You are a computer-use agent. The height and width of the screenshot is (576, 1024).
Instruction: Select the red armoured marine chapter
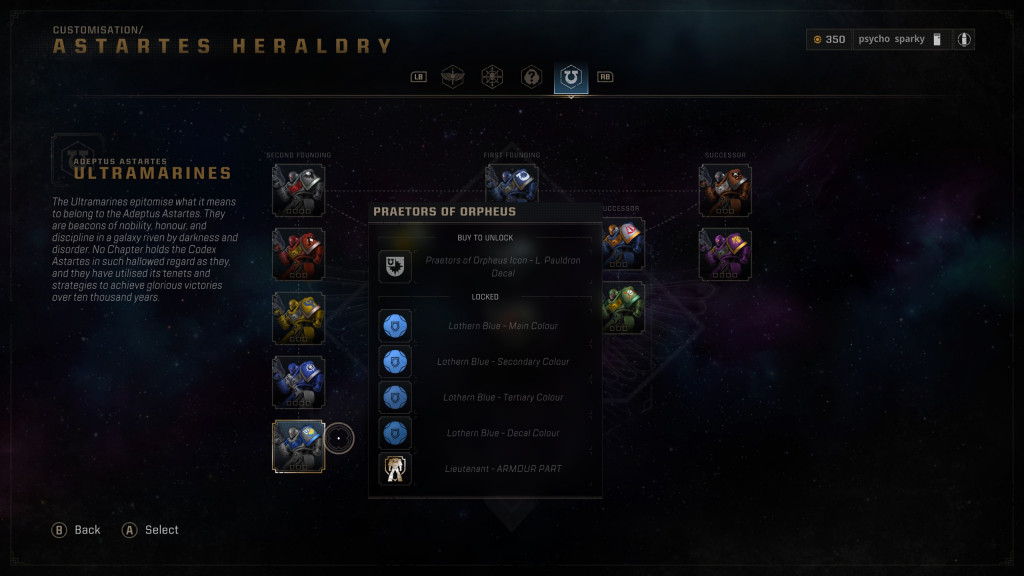[x=298, y=254]
